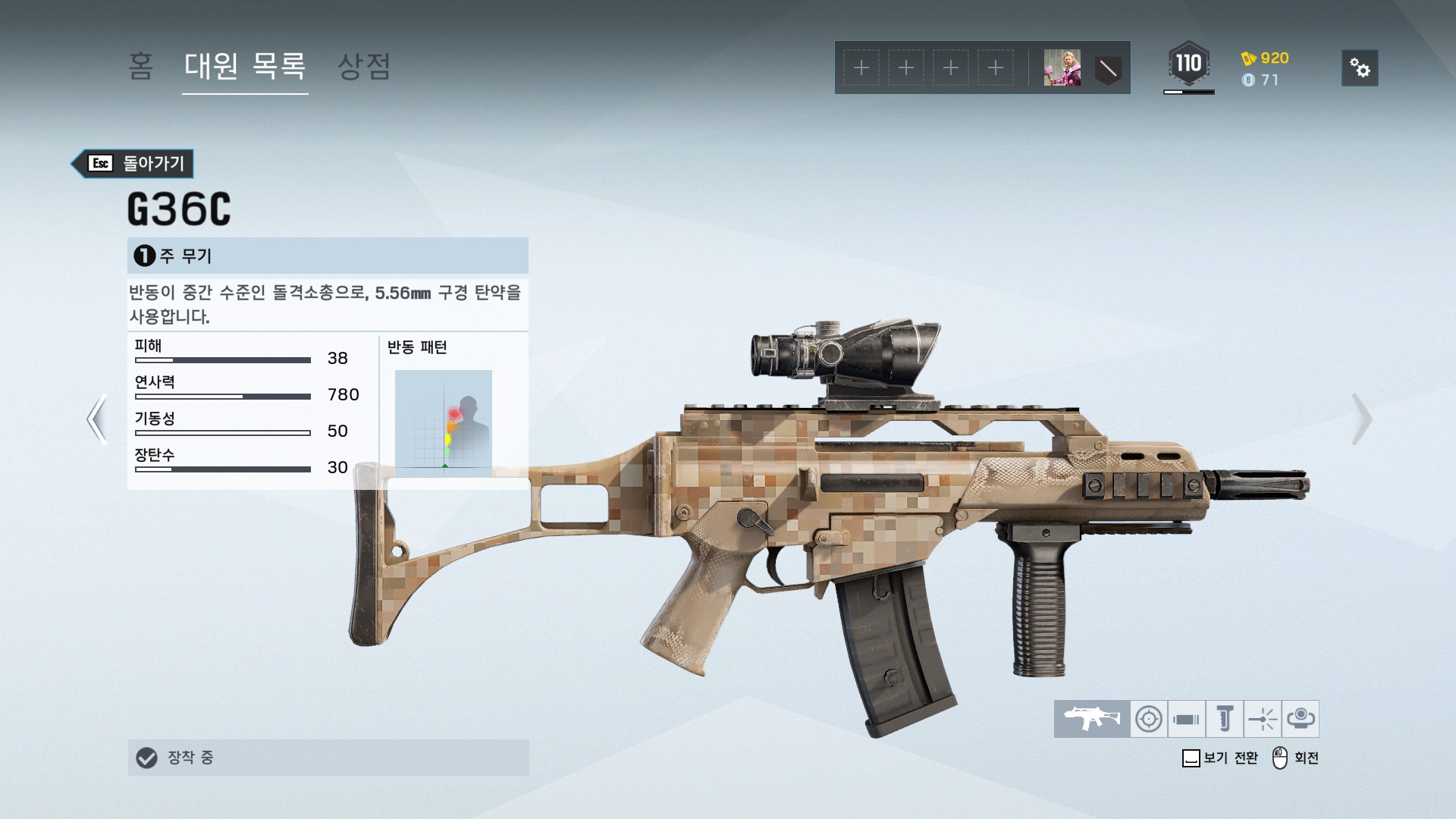This screenshot has width=1456, height=819.
Task: Click the level 110 clearance badge
Action: pos(1188,64)
